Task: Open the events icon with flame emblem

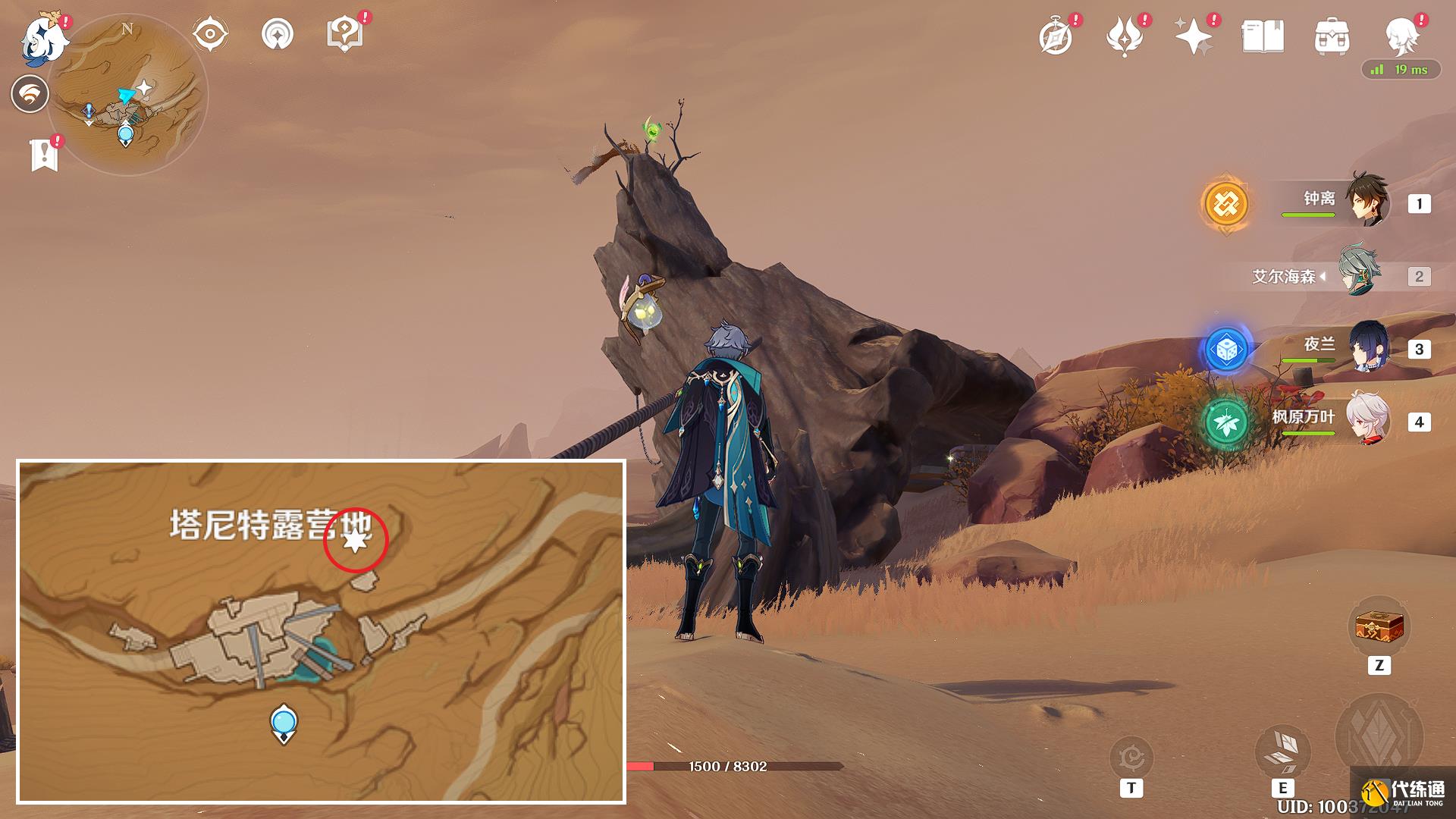Action: 1125,36
